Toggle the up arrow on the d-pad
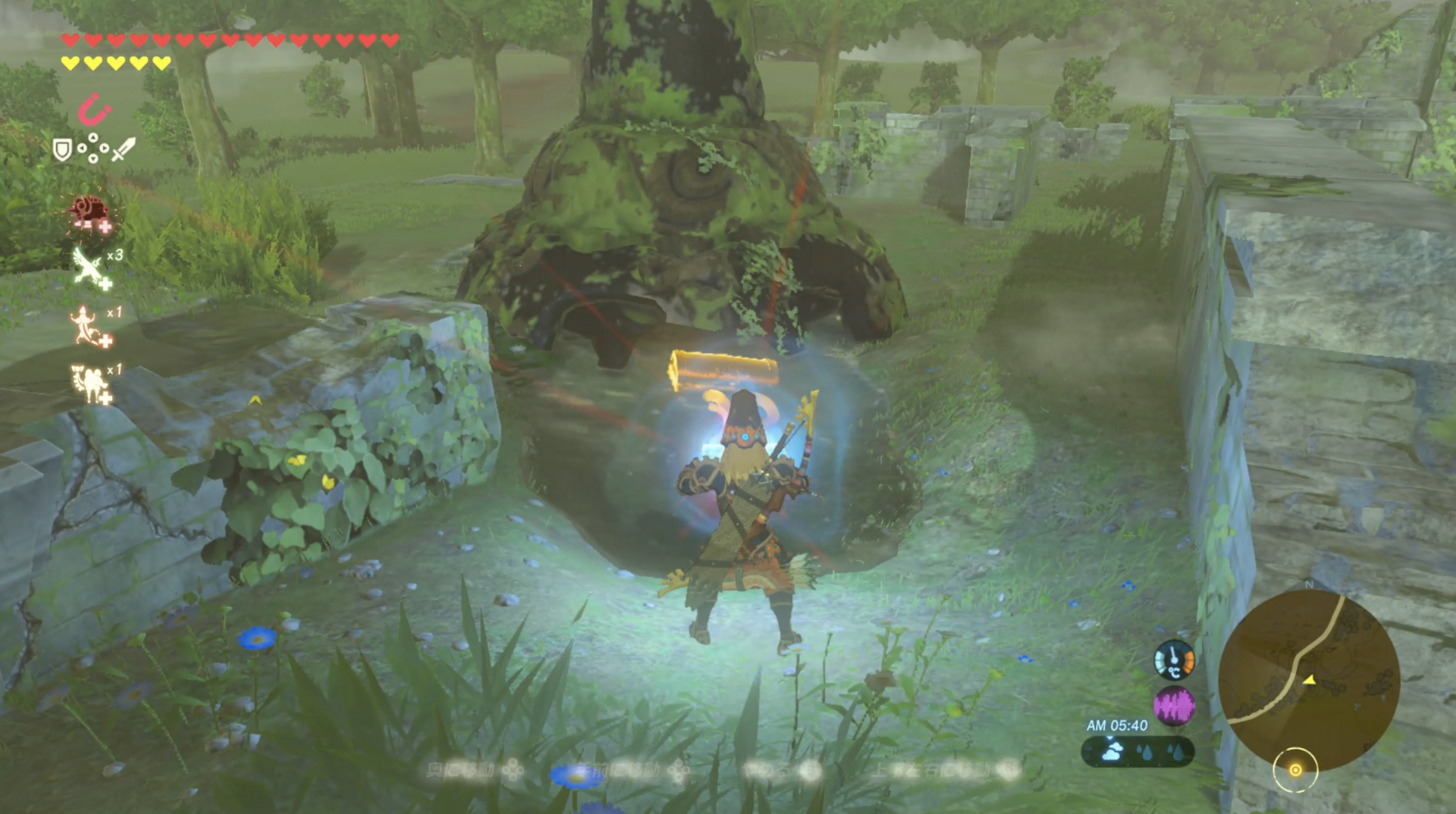This screenshot has width=1456, height=814. click(x=93, y=137)
